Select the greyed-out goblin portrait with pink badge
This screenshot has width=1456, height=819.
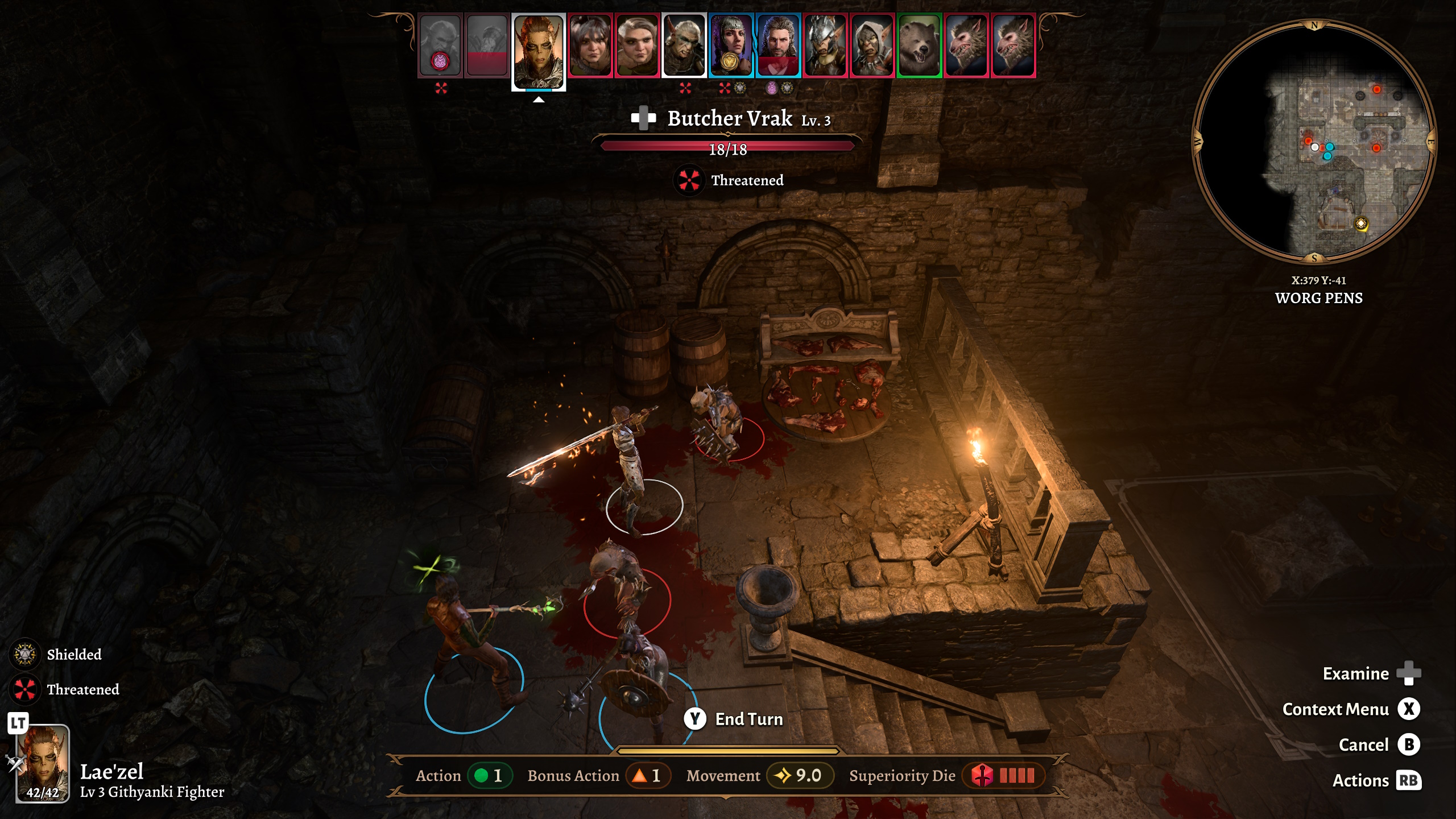tap(440, 45)
